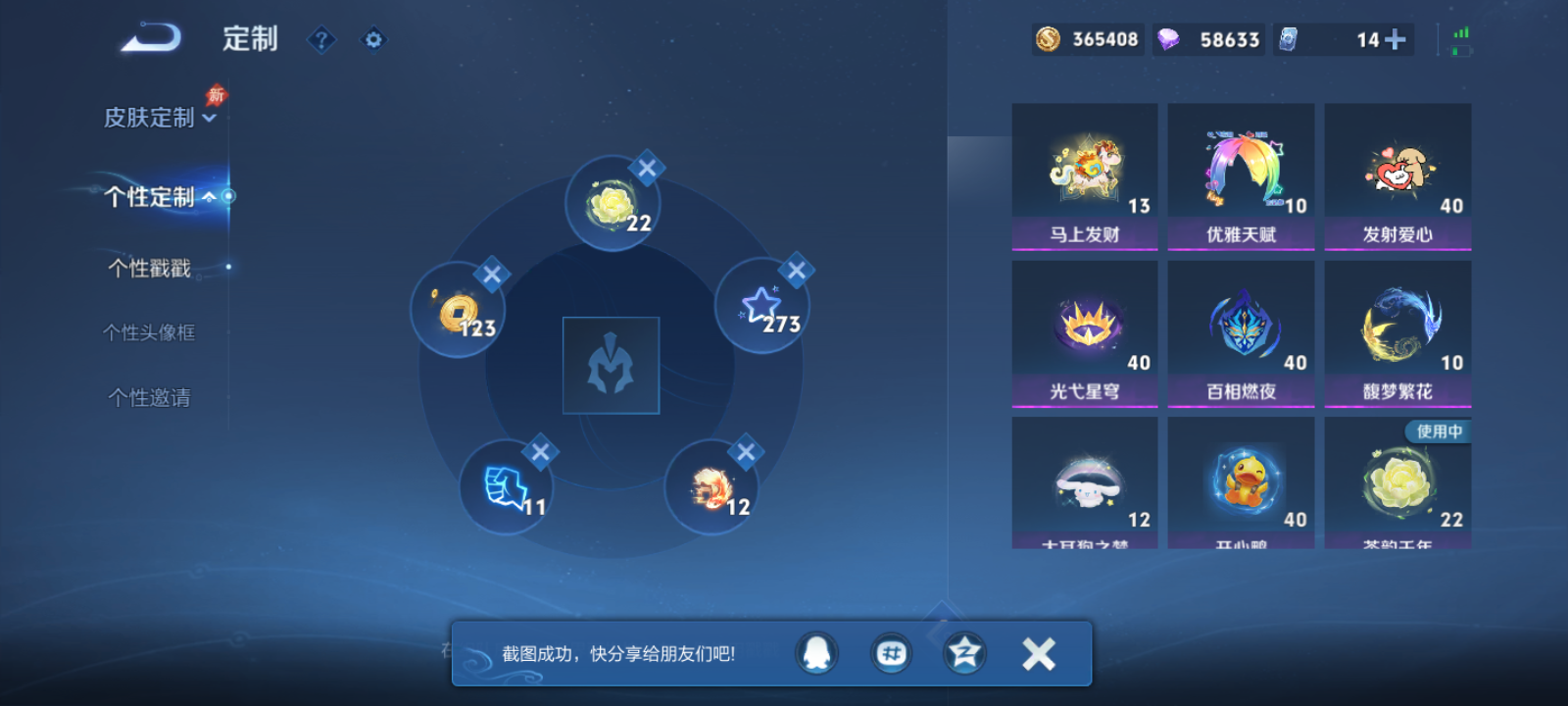Share the screenshot via the QQ icon
Viewport: 1568px width, 706px height.
click(815, 653)
